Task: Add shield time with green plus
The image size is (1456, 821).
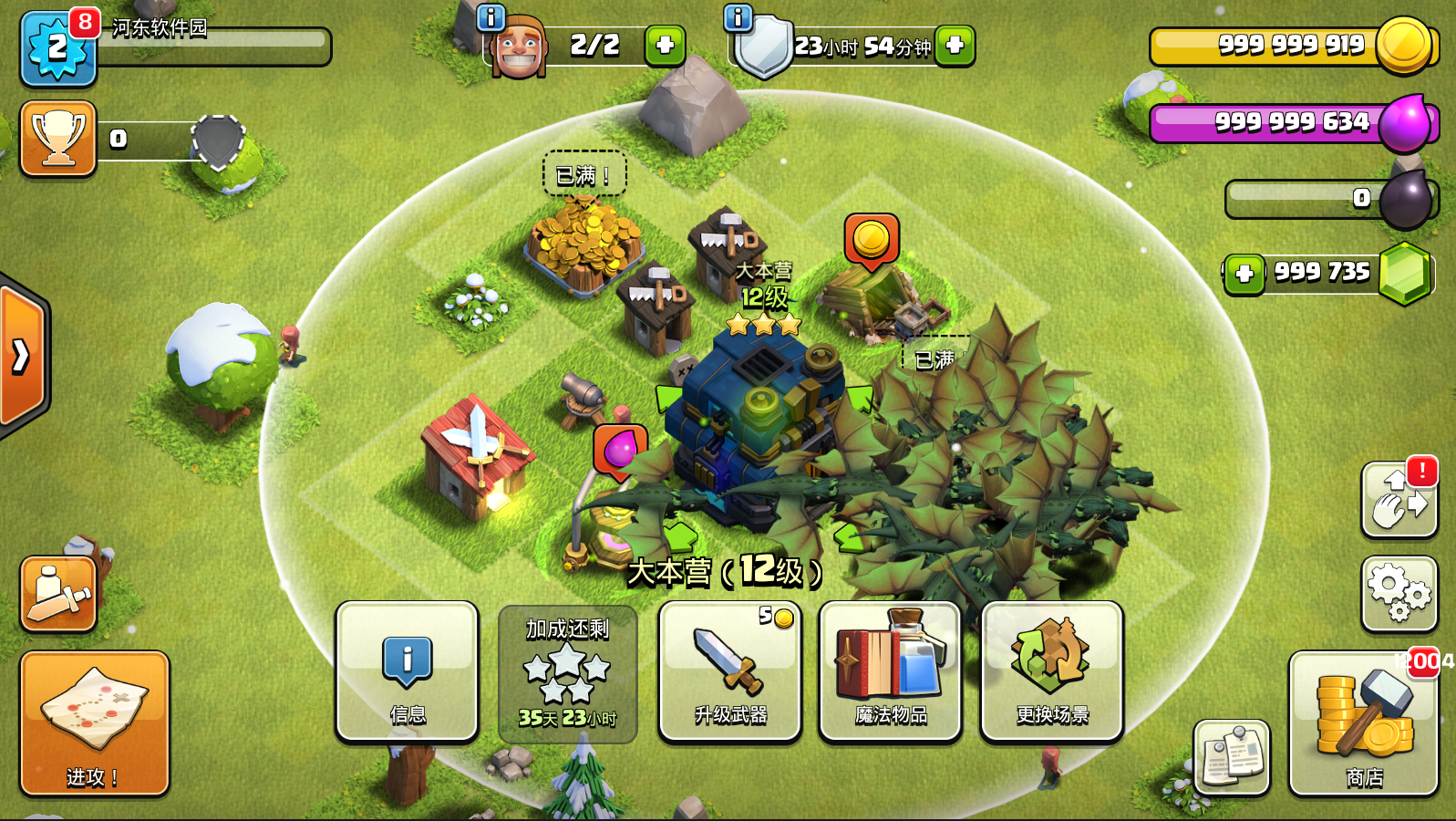Action: tap(955, 45)
